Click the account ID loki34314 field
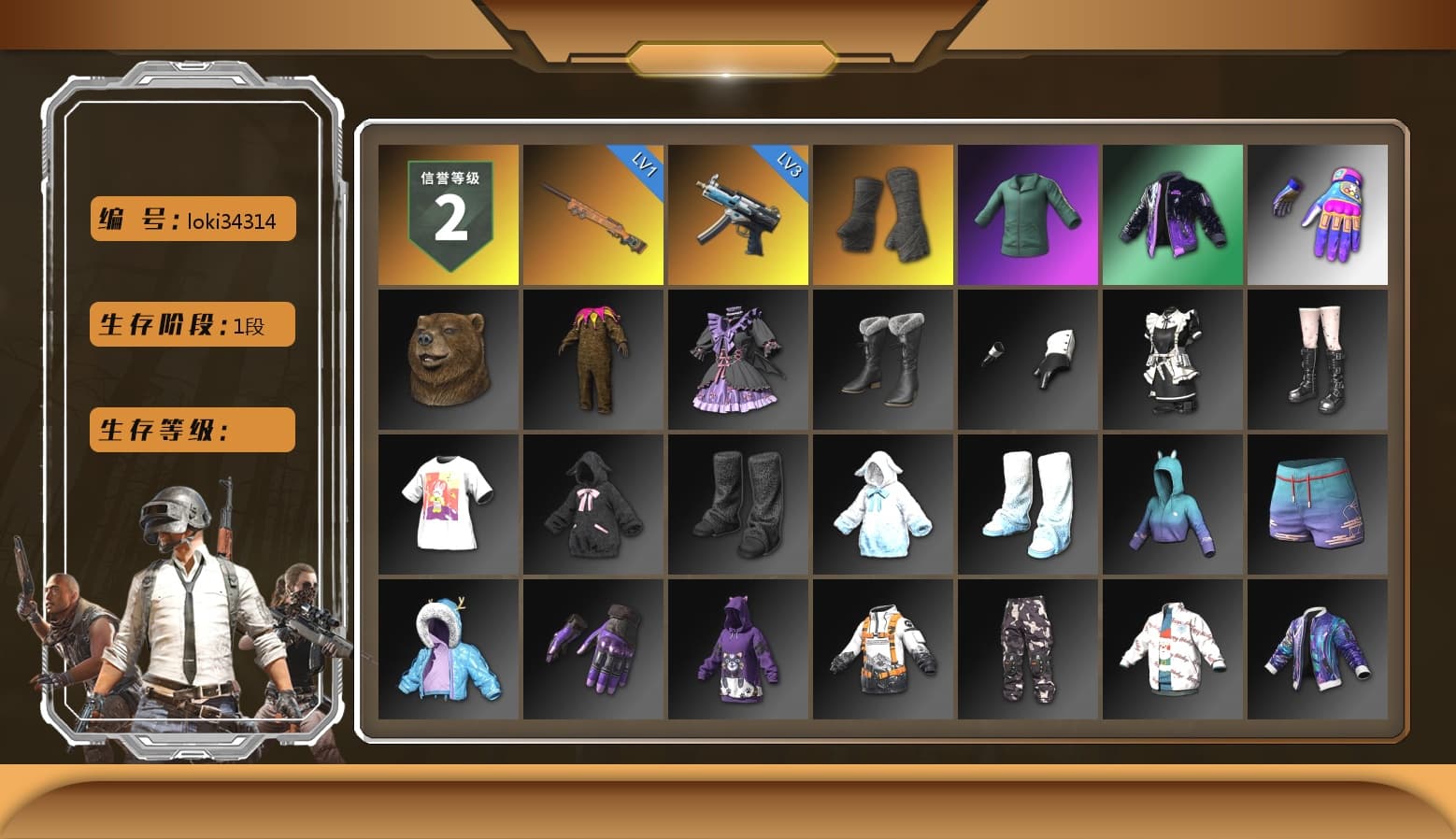Screen dimensions: 1456x839 point(191,219)
